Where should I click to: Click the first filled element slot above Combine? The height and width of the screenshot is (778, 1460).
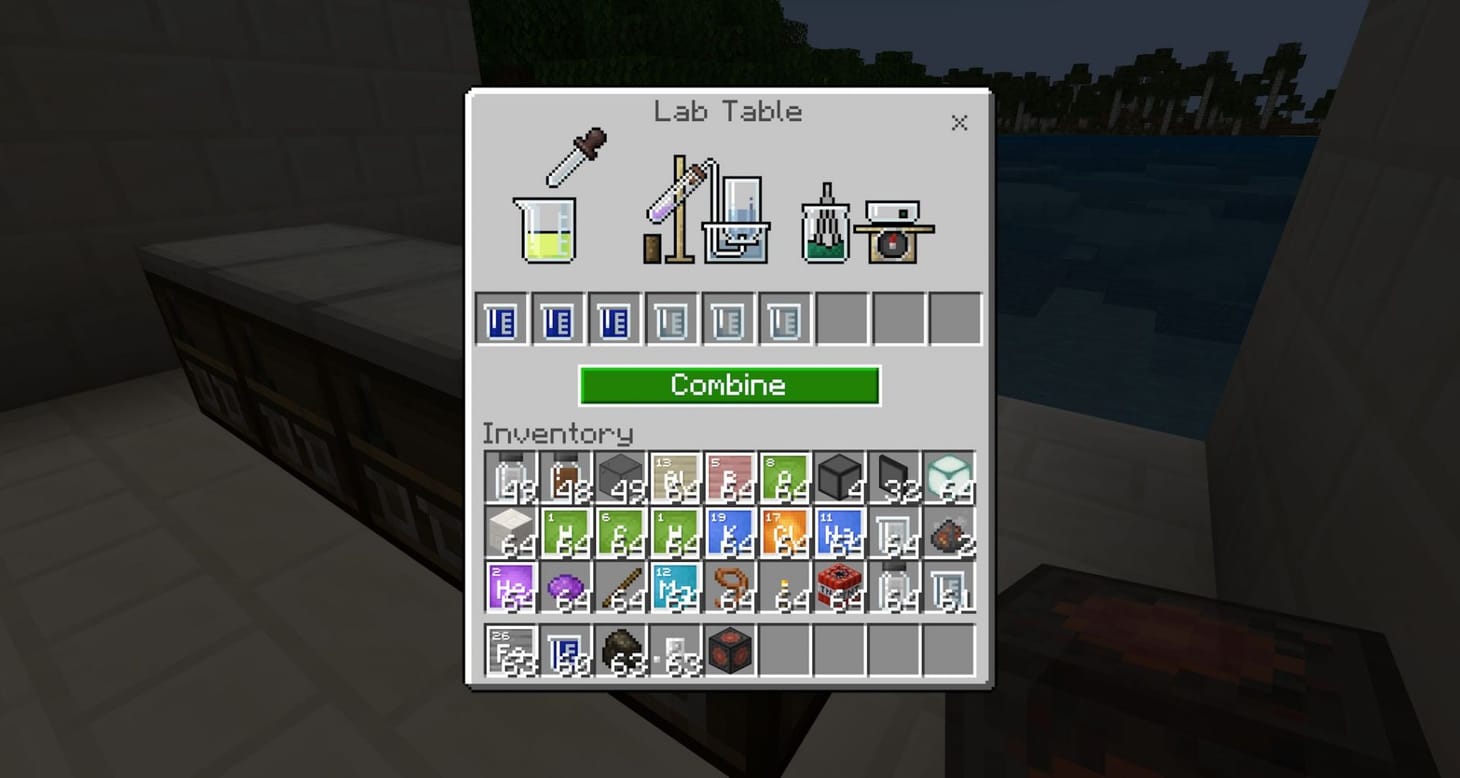point(501,320)
